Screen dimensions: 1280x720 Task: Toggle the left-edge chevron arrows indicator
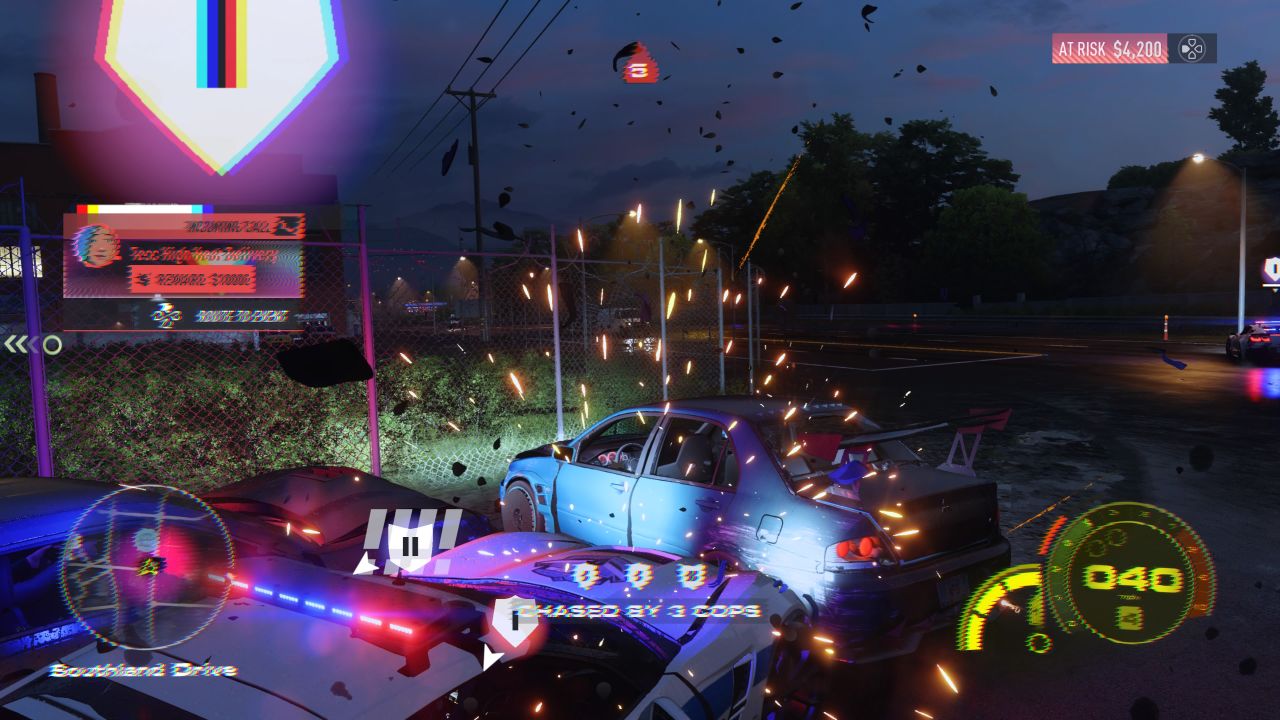pos(20,342)
